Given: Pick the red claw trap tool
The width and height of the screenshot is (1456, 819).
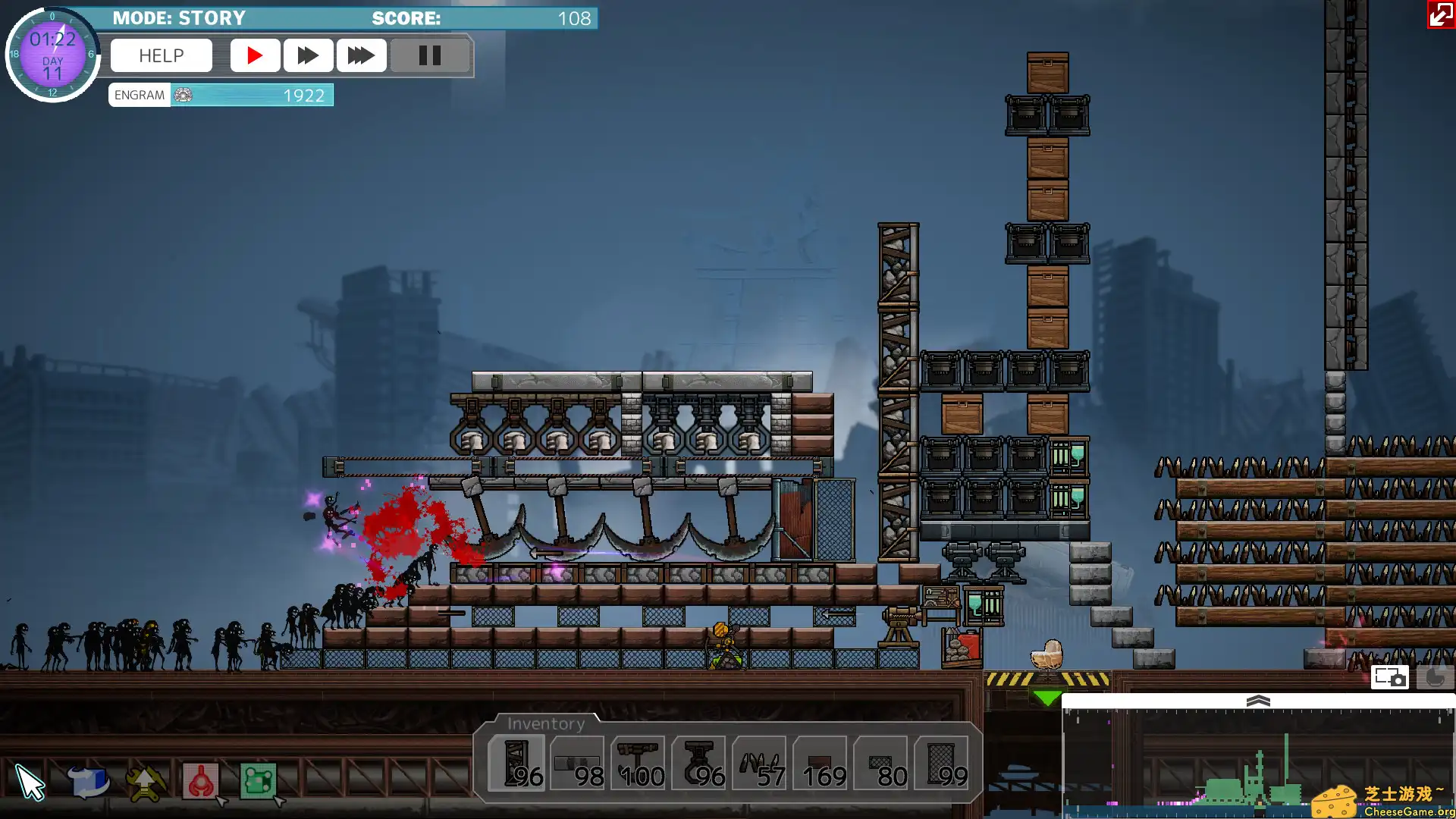Looking at the screenshot, I should pos(201,783).
